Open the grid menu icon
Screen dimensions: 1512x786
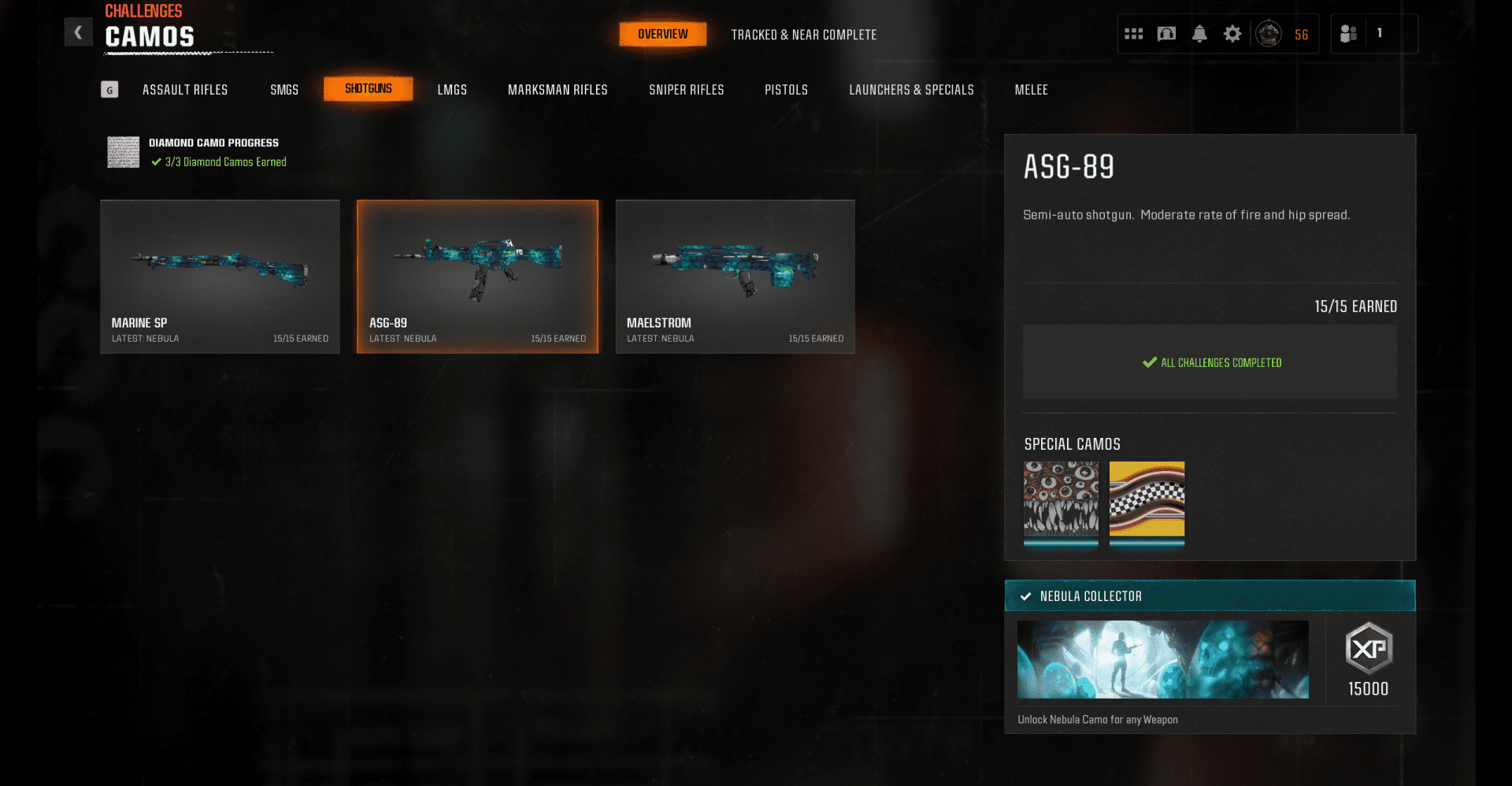tap(1133, 34)
